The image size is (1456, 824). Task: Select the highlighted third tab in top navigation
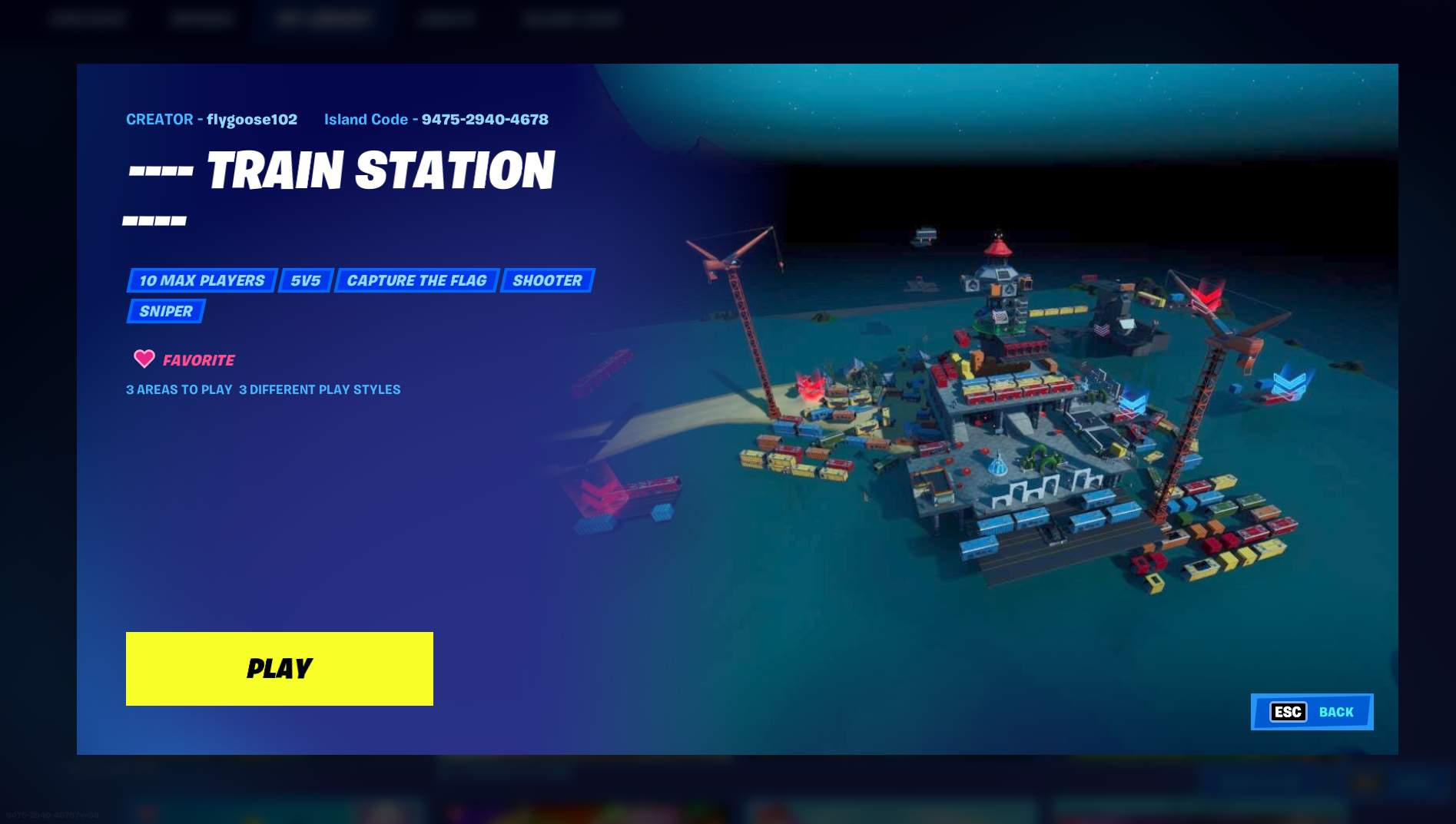tap(323, 18)
